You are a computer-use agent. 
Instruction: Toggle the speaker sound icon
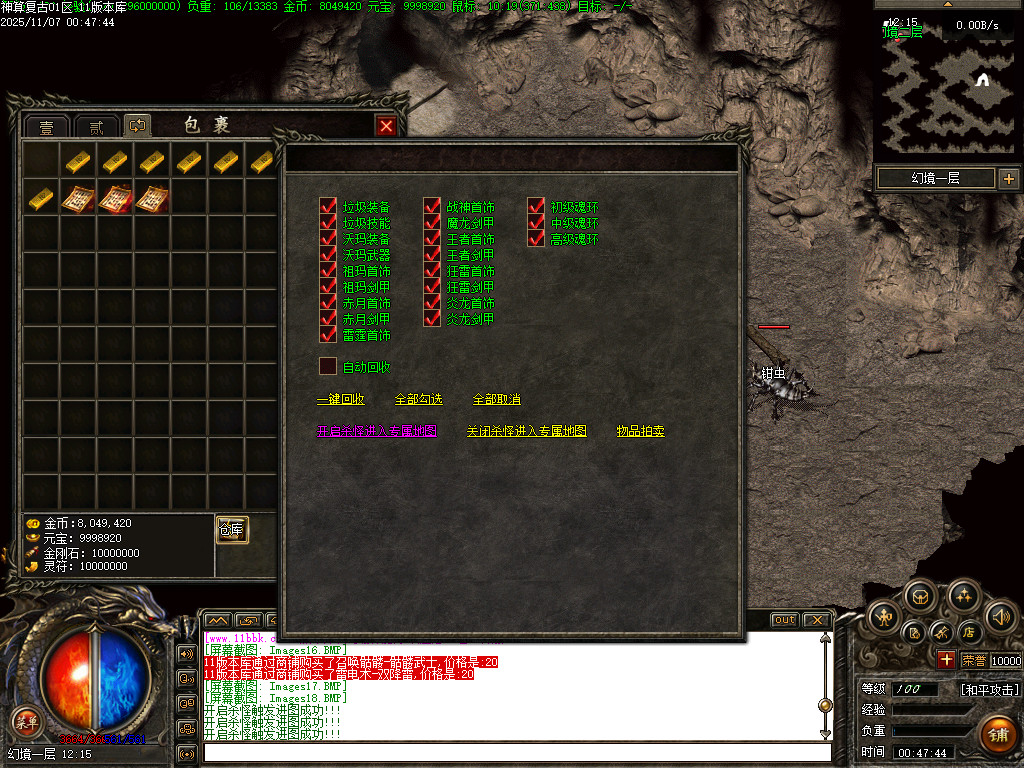[1000, 616]
